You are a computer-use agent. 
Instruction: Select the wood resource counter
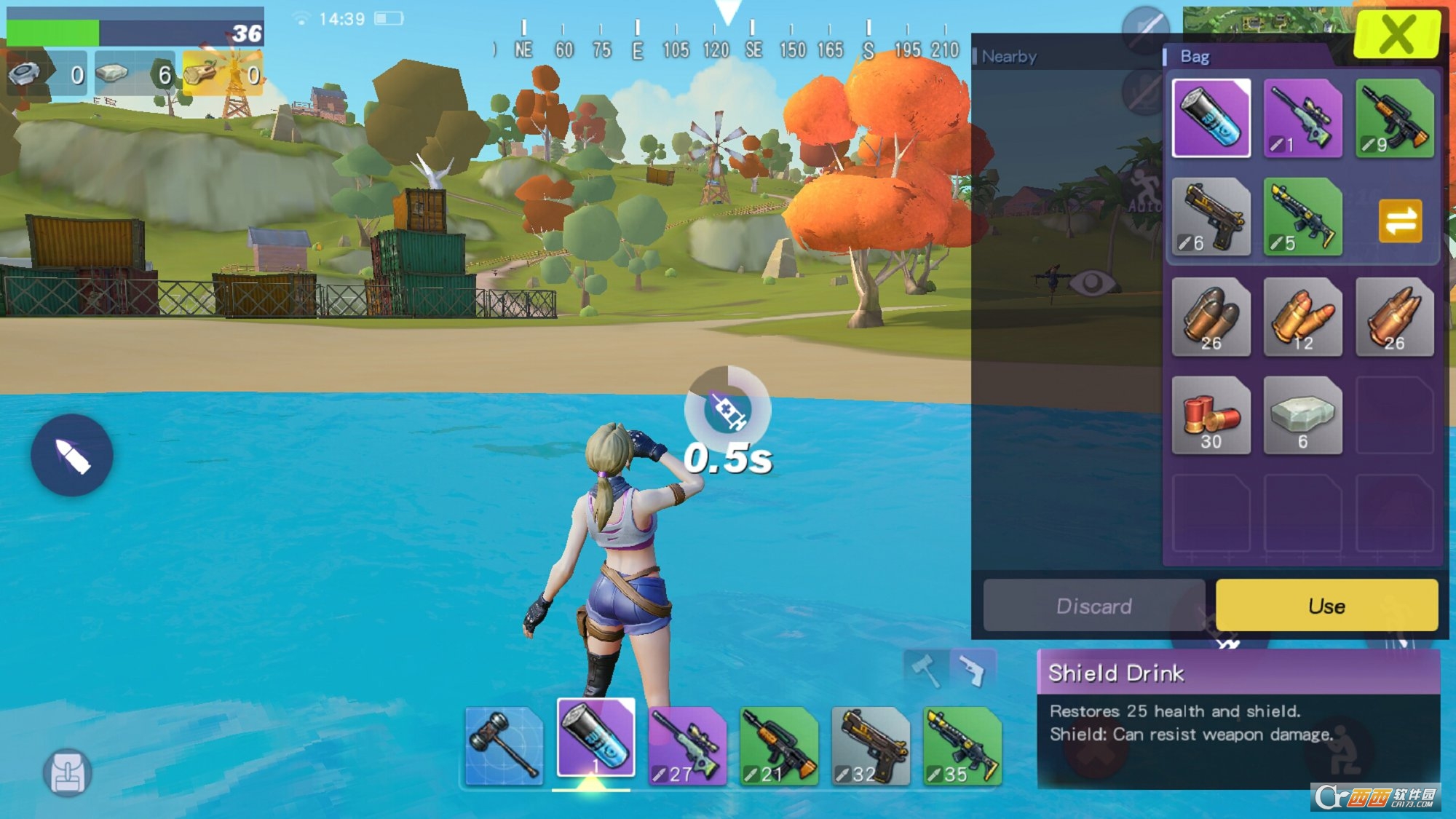pyautogui.click(x=222, y=74)
